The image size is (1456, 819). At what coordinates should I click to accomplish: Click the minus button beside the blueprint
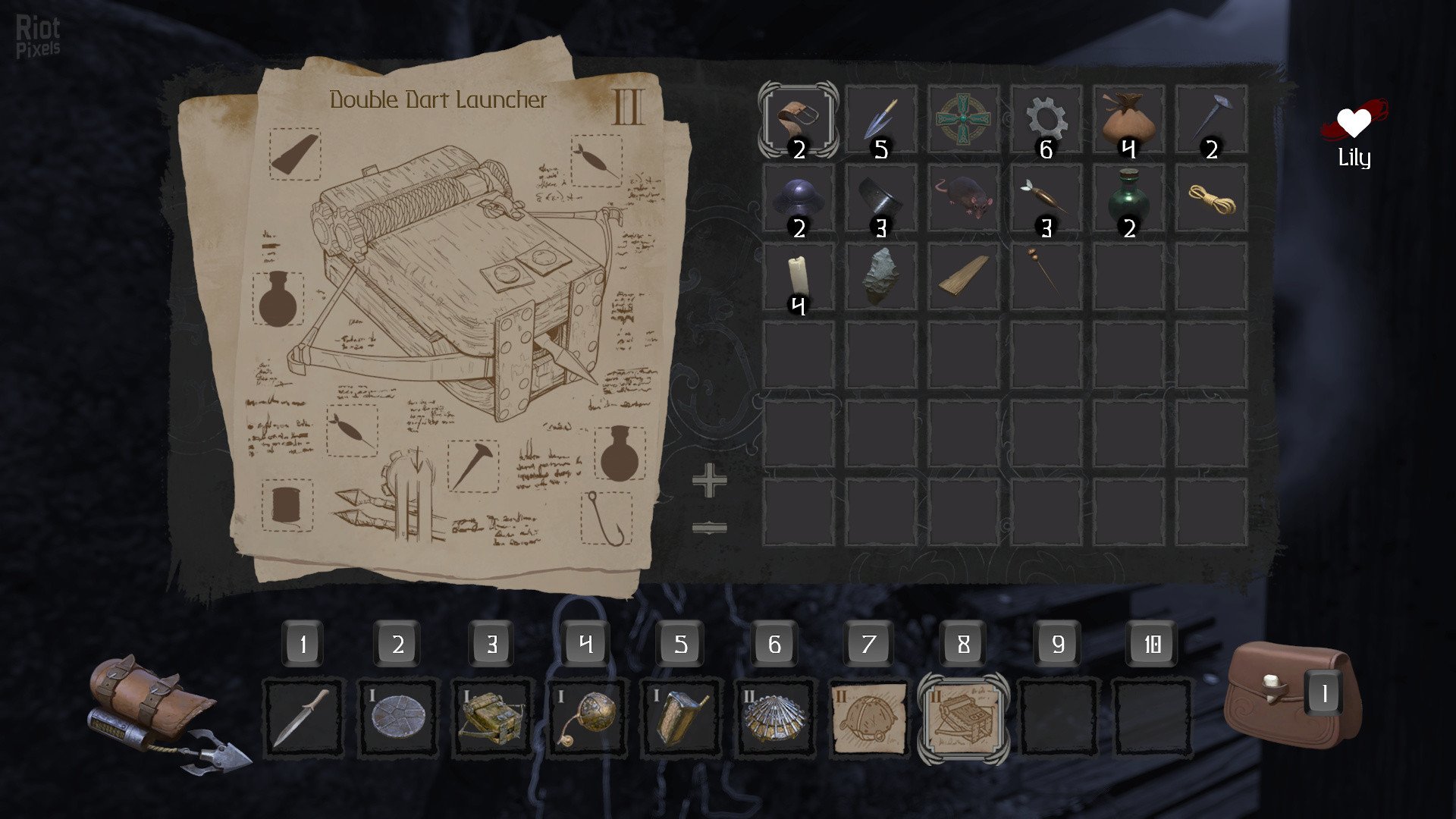tap(709, 528)
